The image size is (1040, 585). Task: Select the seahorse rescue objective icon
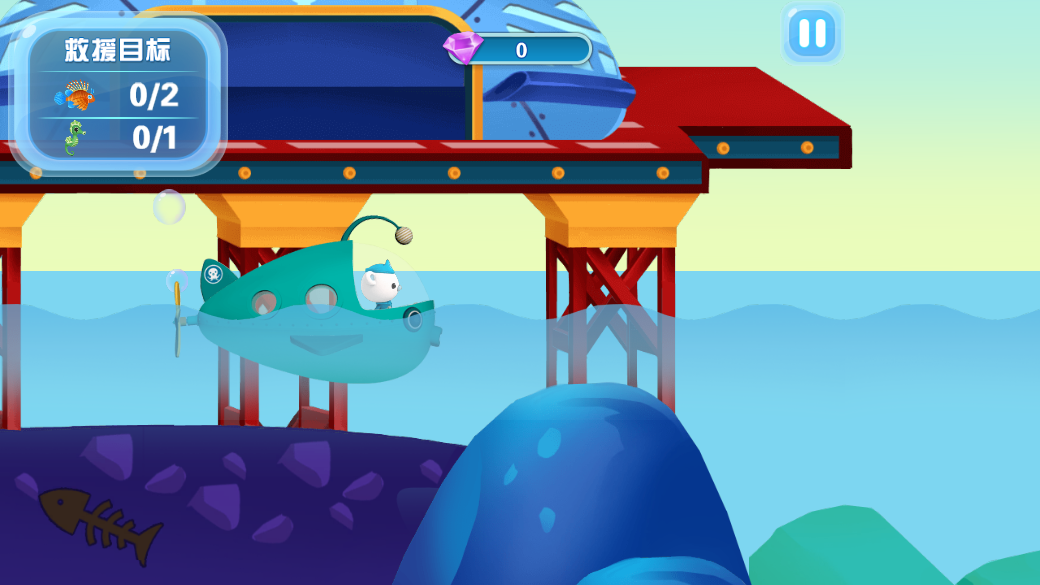coord(75,138)
